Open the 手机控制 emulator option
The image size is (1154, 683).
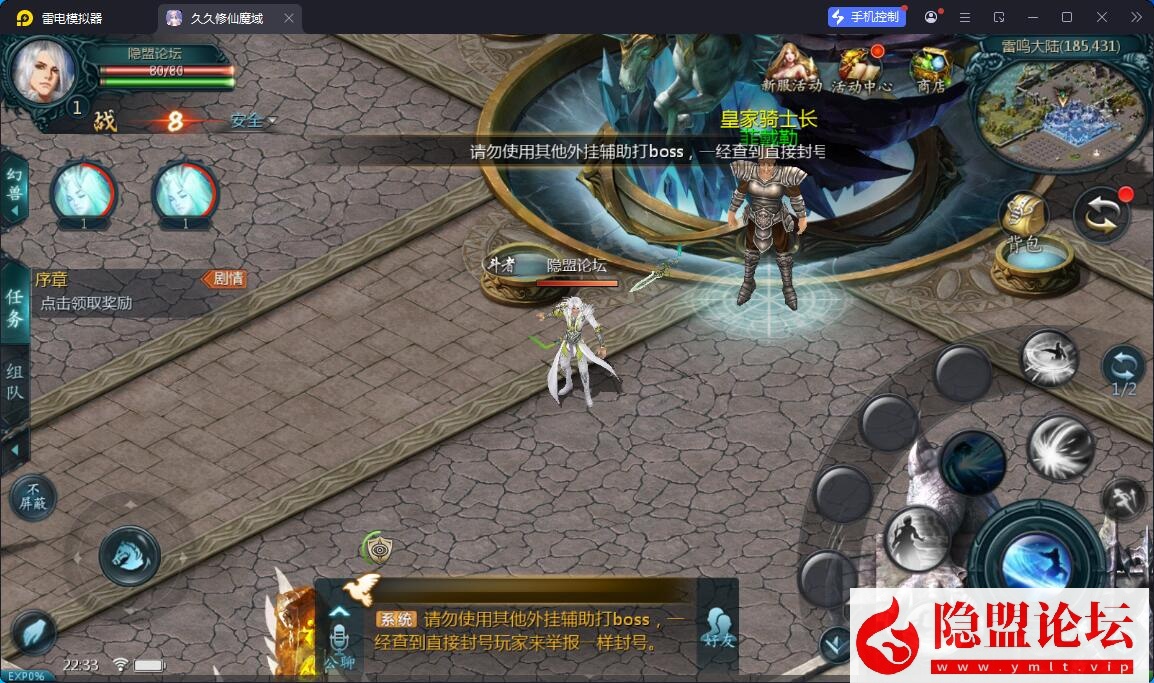pos(866,17)
